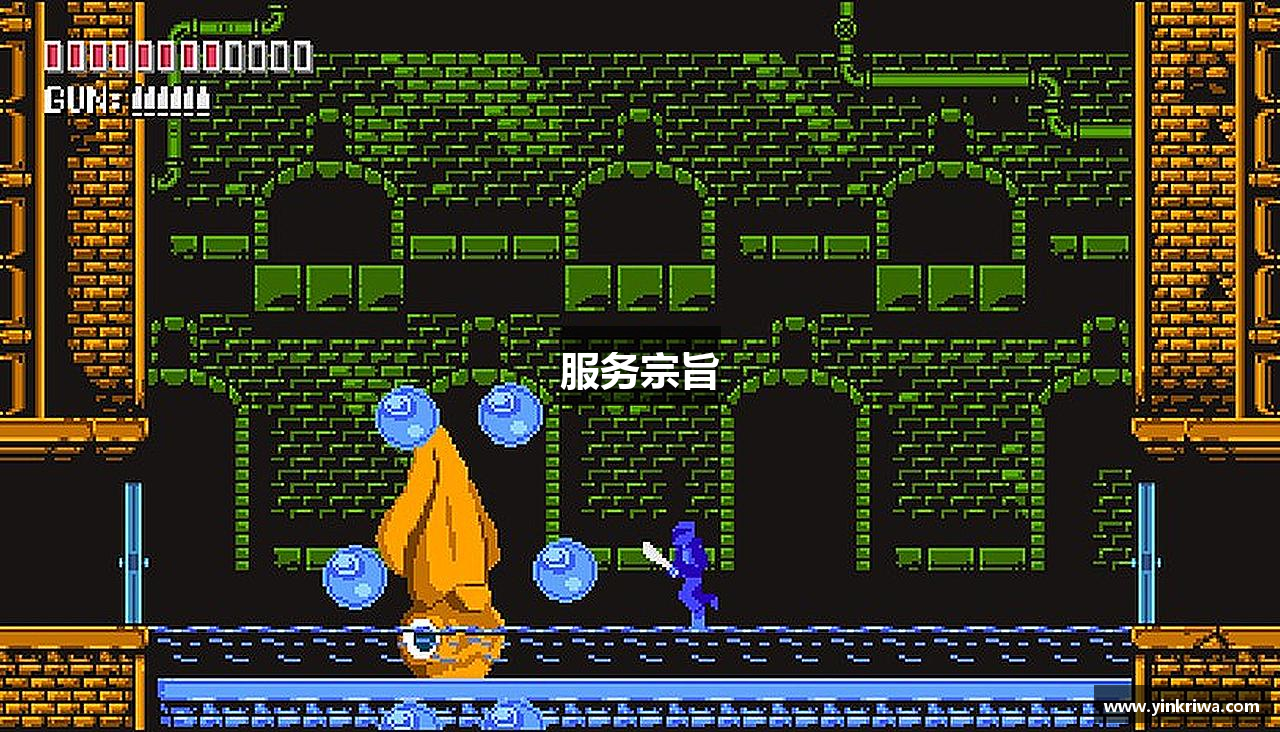Click the leftmost GUN ammo bar
Viewport: 1280px width, 732px height.
(137, 99)
